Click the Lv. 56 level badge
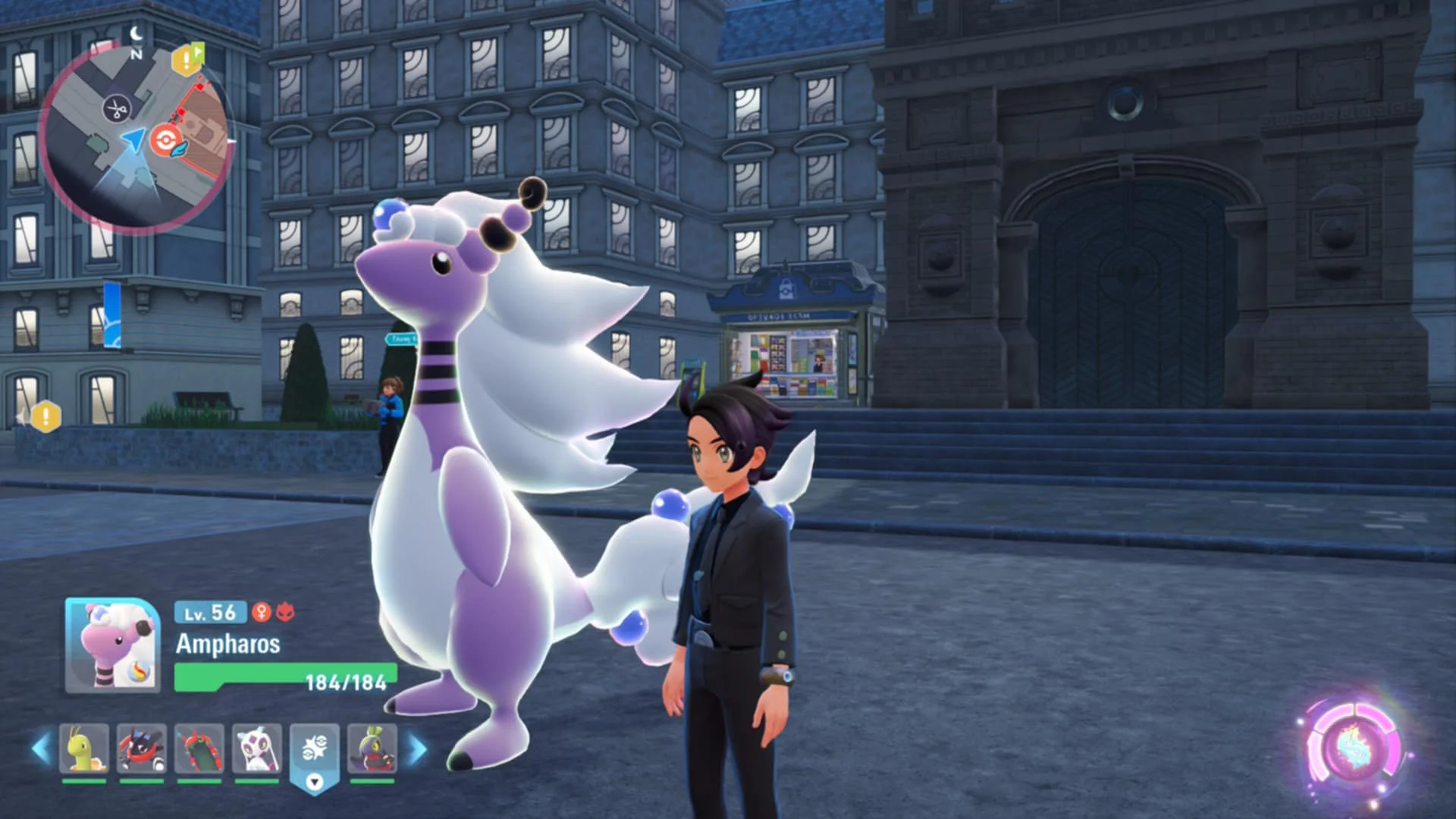 point(209,611)
